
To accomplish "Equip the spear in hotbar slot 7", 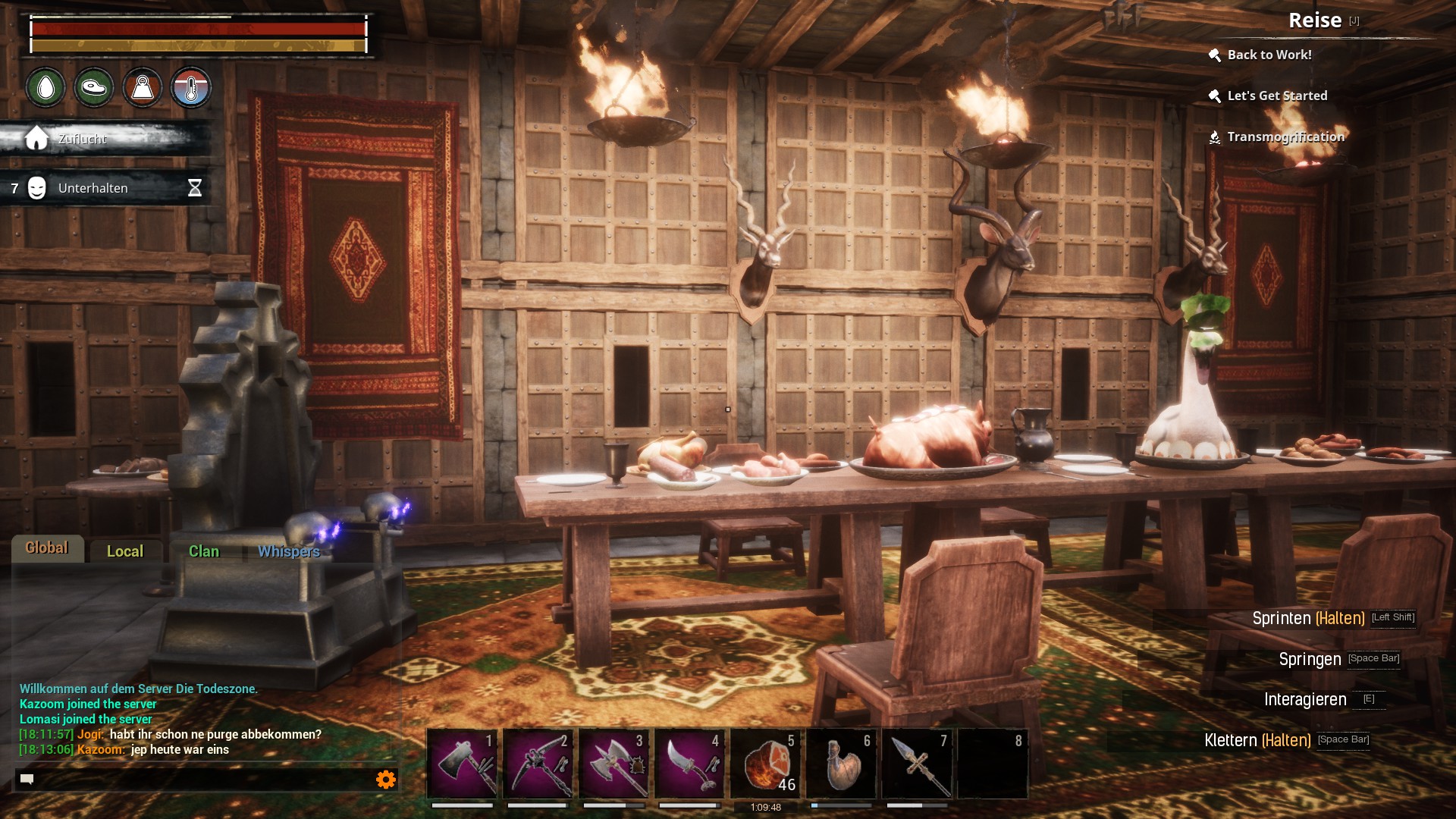I will [917, 764].
